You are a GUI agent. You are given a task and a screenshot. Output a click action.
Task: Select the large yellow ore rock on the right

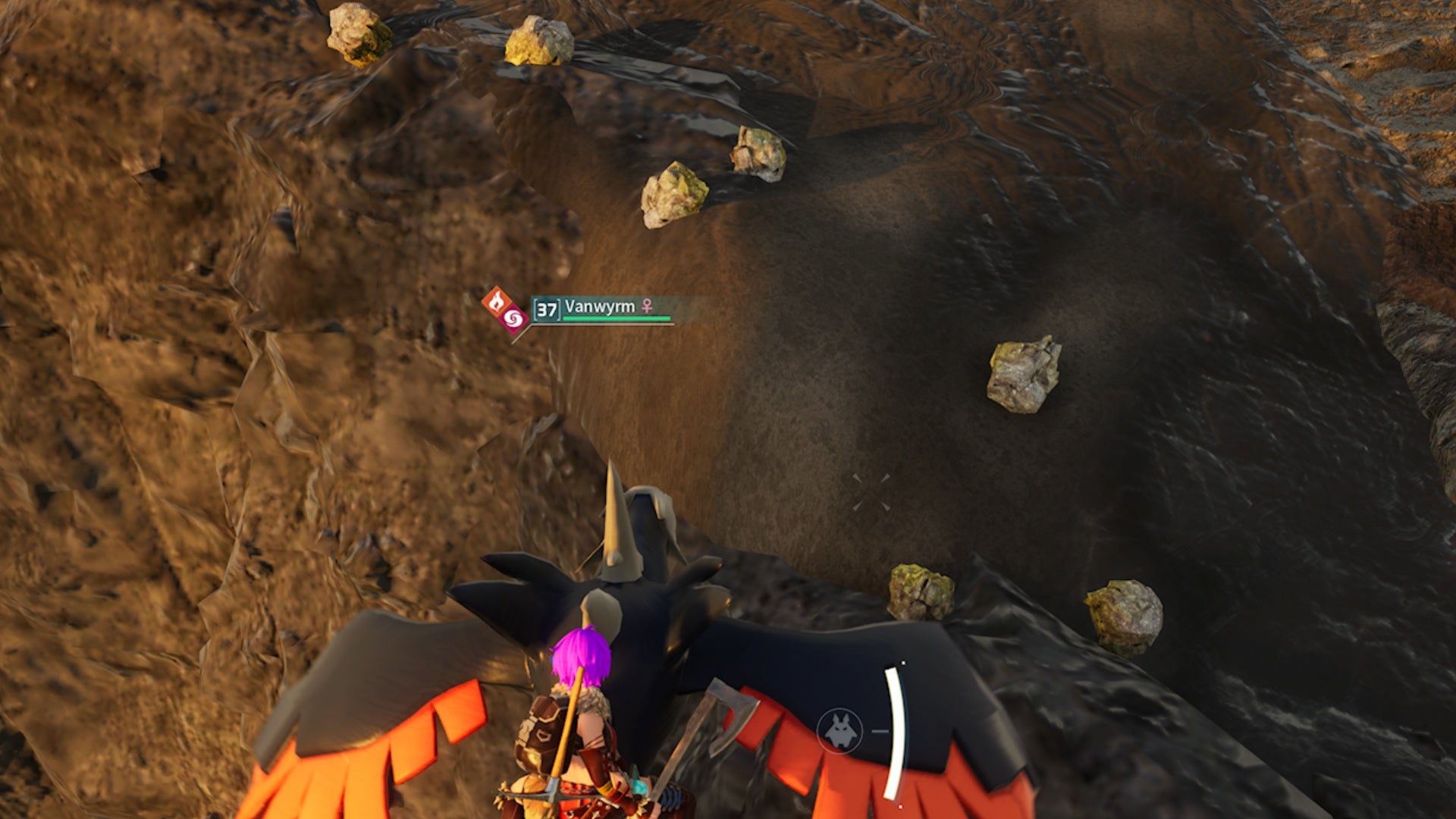(x=1024, y=375)
